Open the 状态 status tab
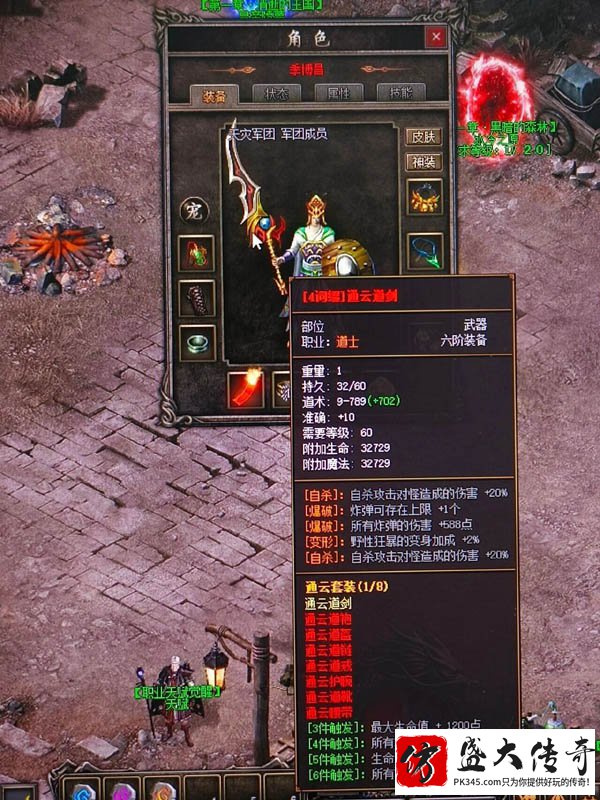Image resolution: width=600 pixels, height=800 pixels. coord(275,94)
